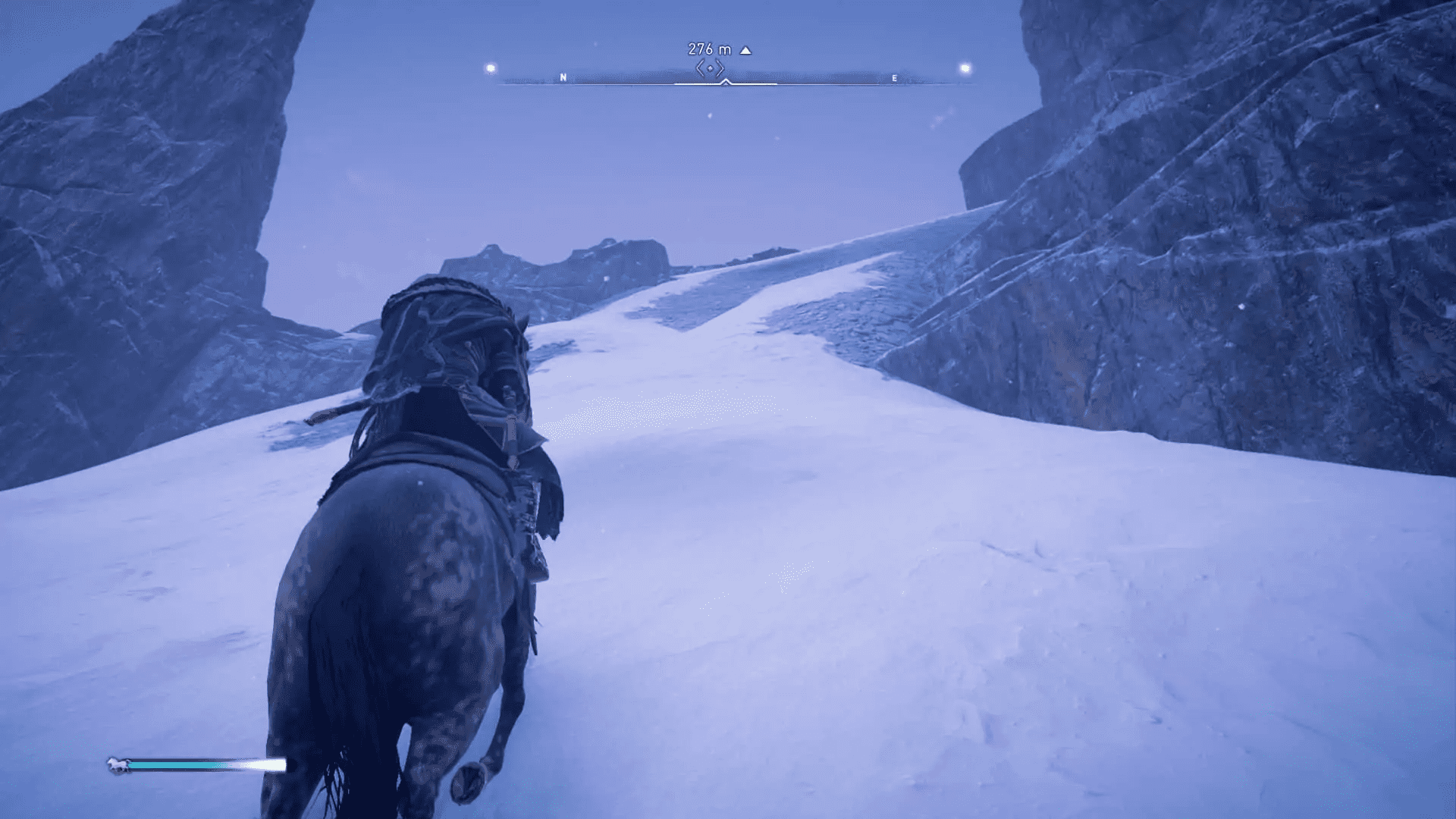
Task: Click the small peak notch on the compass bar
Action: pyautogui.click(x=726, y=81)
